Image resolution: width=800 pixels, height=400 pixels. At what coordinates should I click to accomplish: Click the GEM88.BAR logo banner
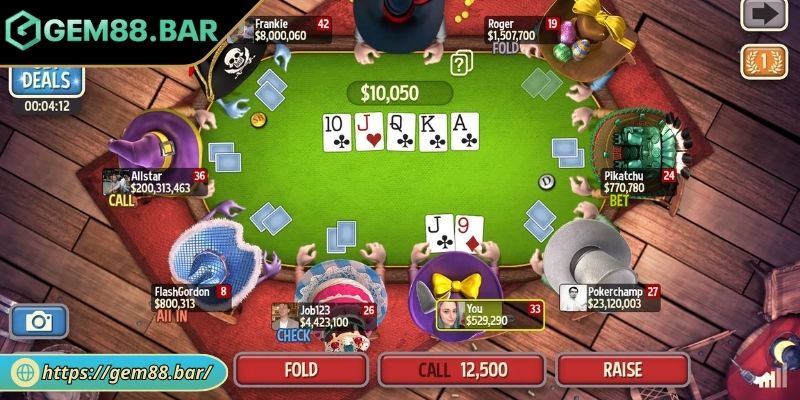(110, 30)
